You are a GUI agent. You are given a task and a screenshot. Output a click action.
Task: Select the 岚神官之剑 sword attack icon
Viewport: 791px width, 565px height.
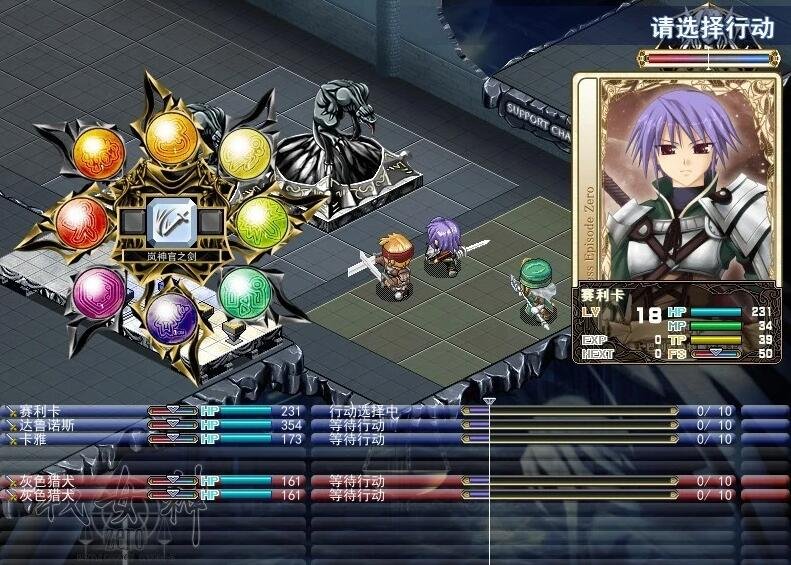[165, 223]
